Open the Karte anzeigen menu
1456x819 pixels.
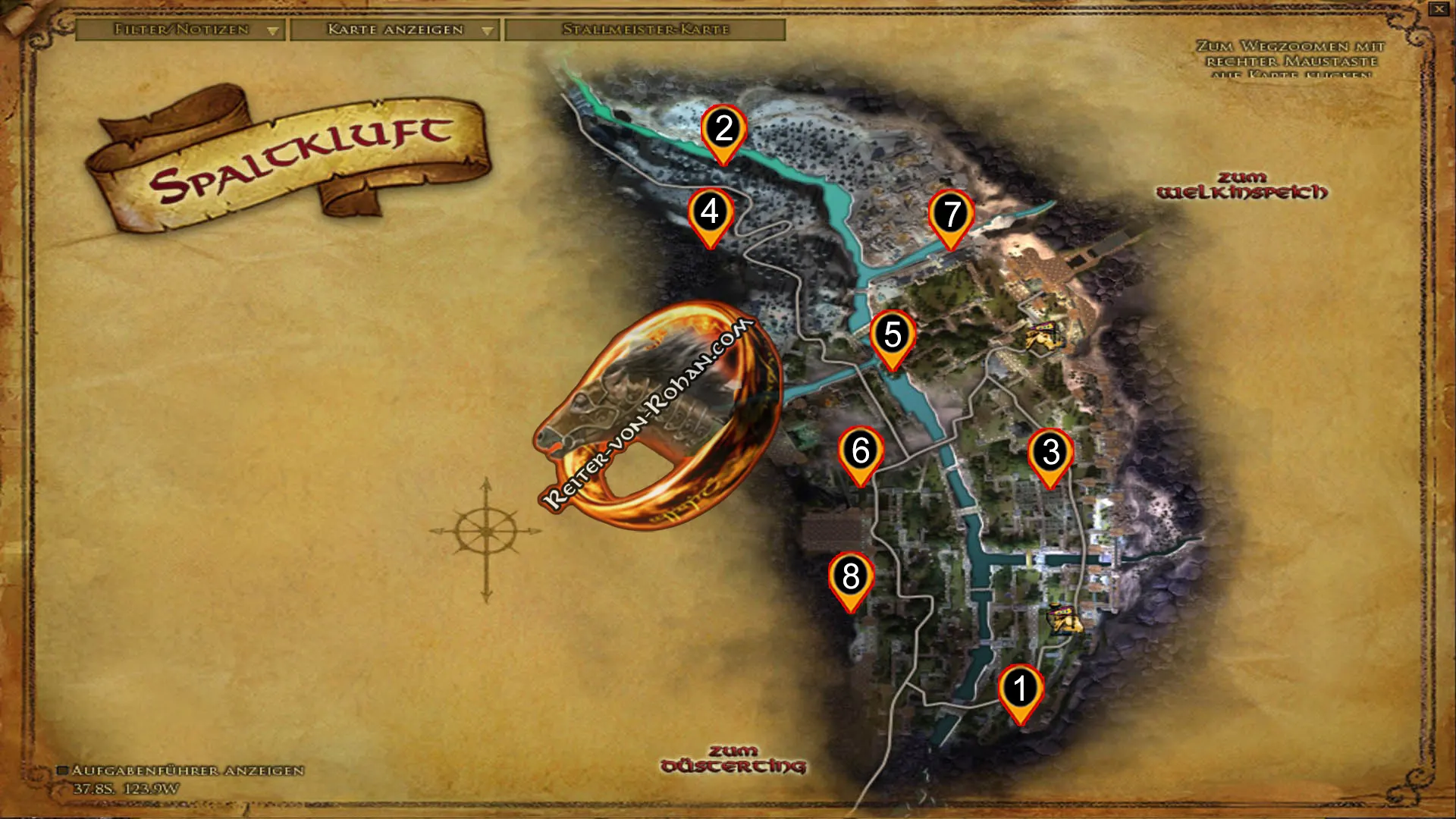(394, 32)
